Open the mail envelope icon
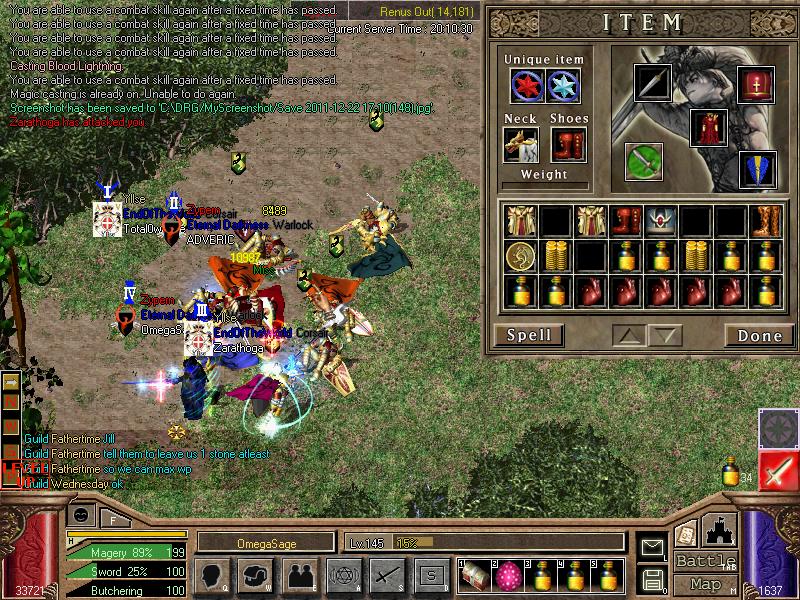The image size is (800, 600). tap(652, 547)
